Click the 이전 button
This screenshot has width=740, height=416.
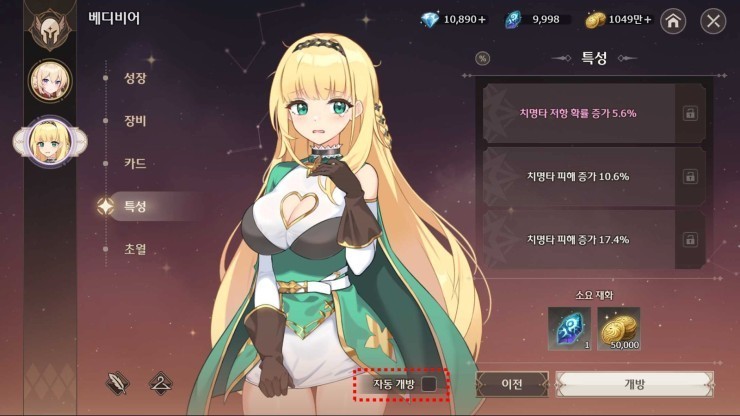coord(511,385)
